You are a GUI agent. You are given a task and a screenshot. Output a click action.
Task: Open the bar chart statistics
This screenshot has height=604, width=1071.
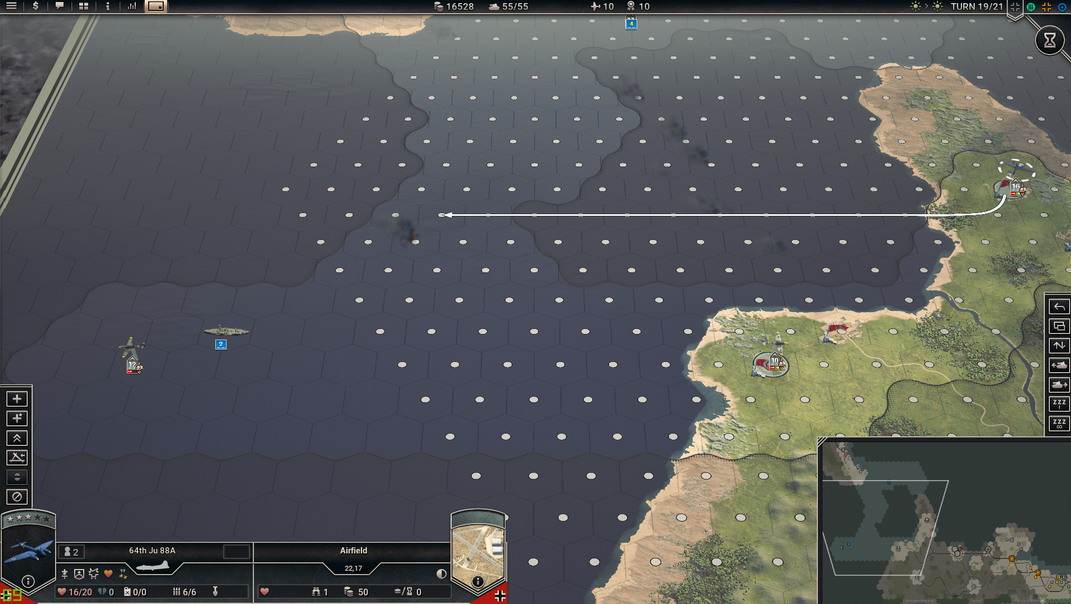tap(131, 6)
